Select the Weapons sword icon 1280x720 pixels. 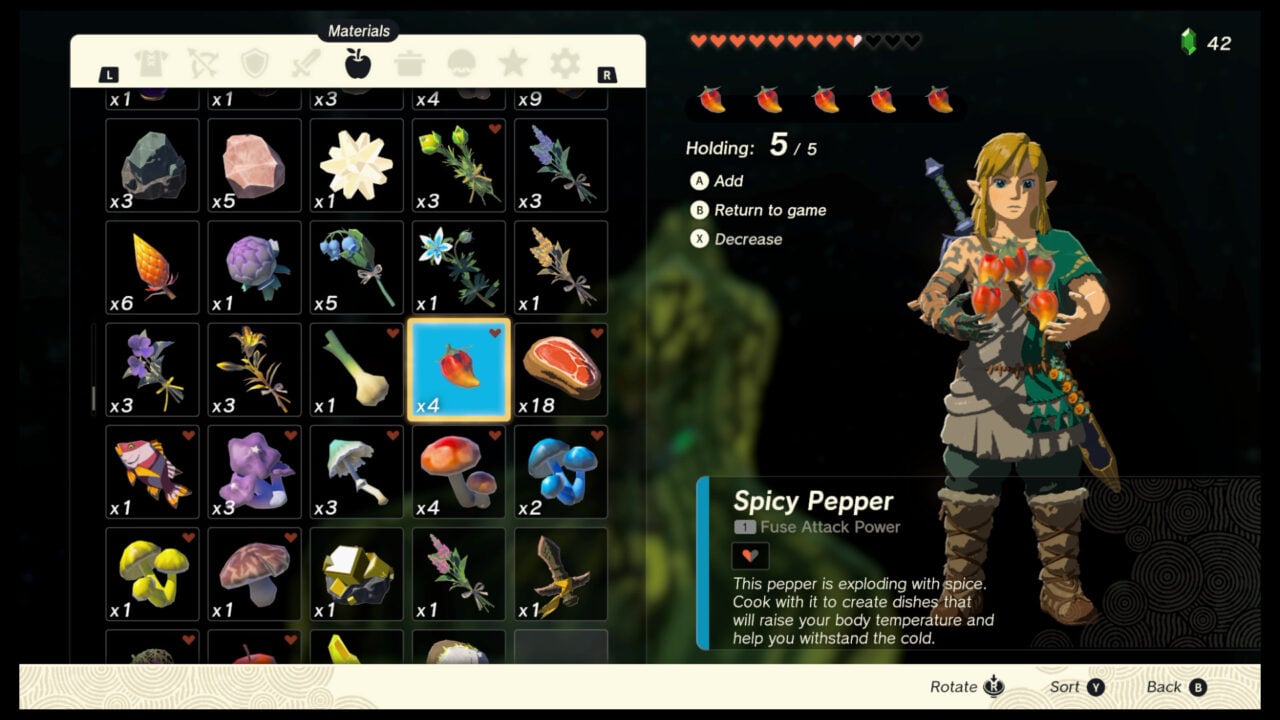point(304,62)
